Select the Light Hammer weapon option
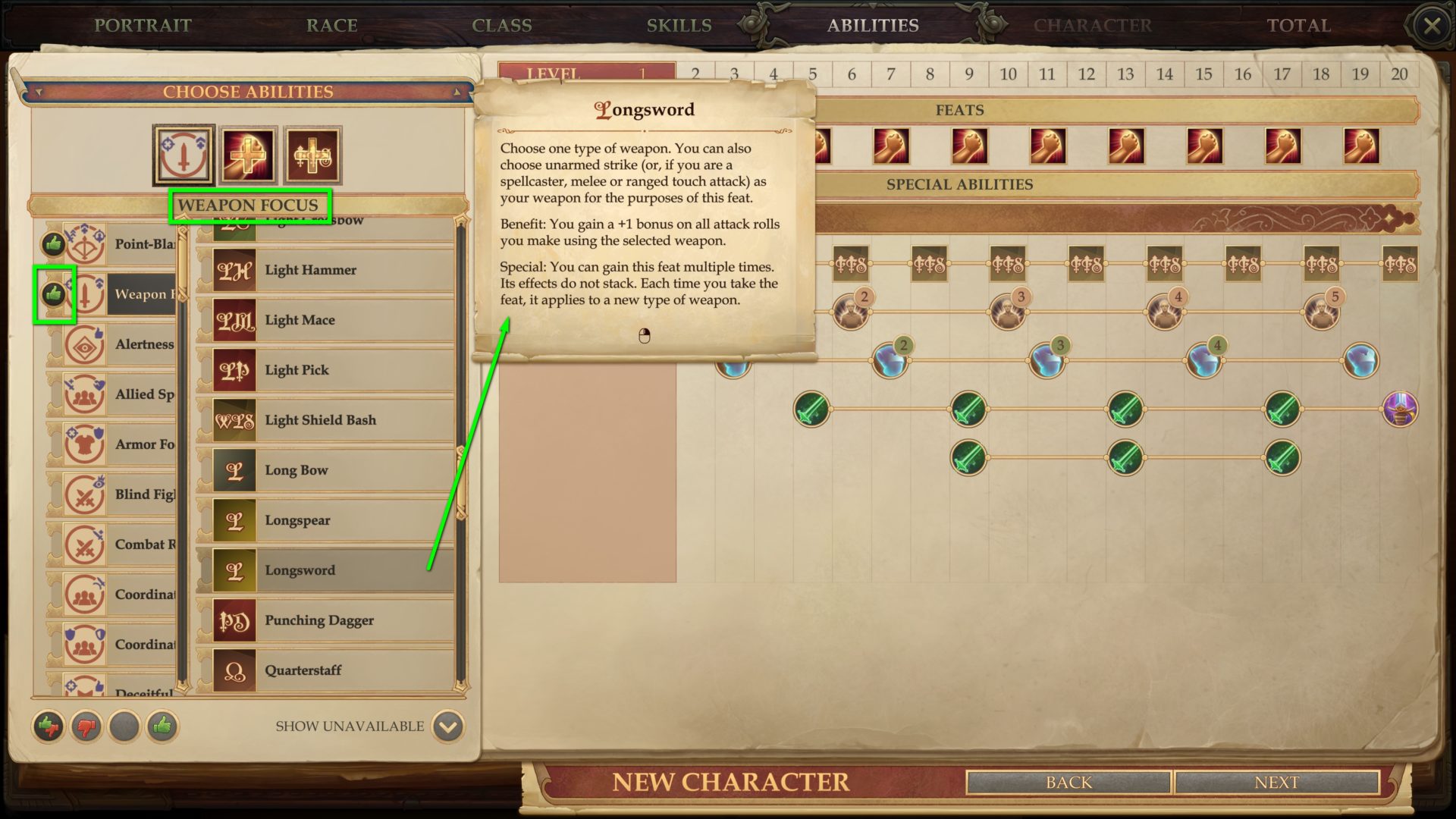 (310, 269)
